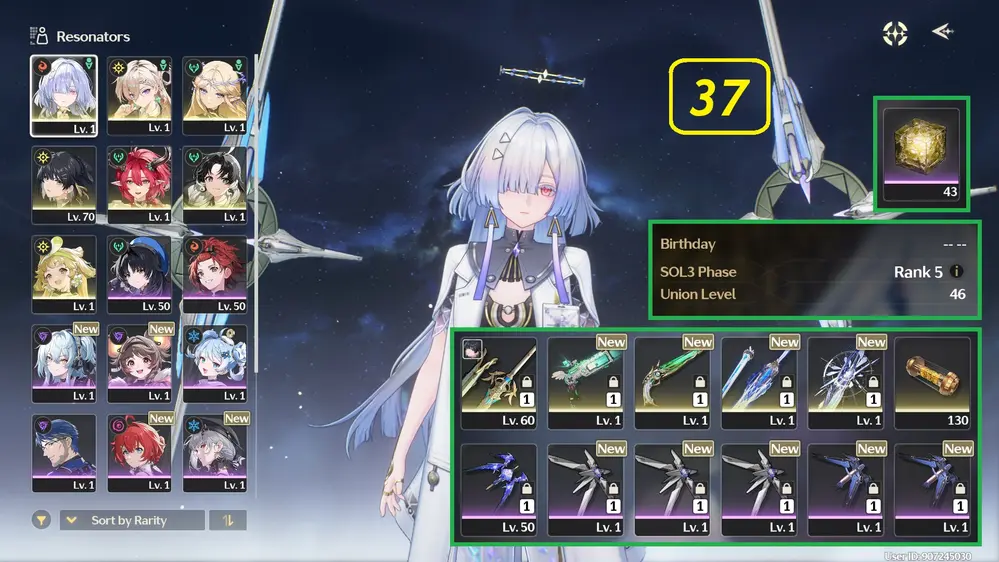The height and width of the screenshot is (562, 999).
Task: Click the back arrow in the top corner
Action: (x=941, y=33)
